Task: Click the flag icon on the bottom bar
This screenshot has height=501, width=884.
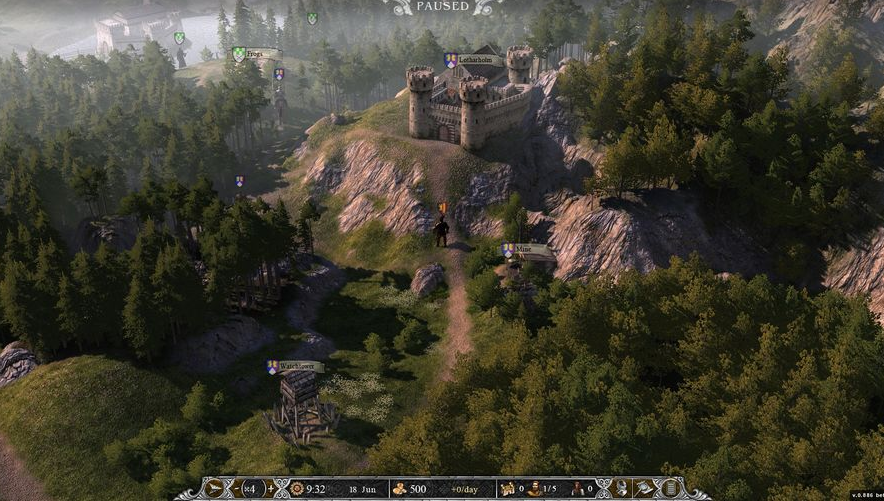Action: 646,489
